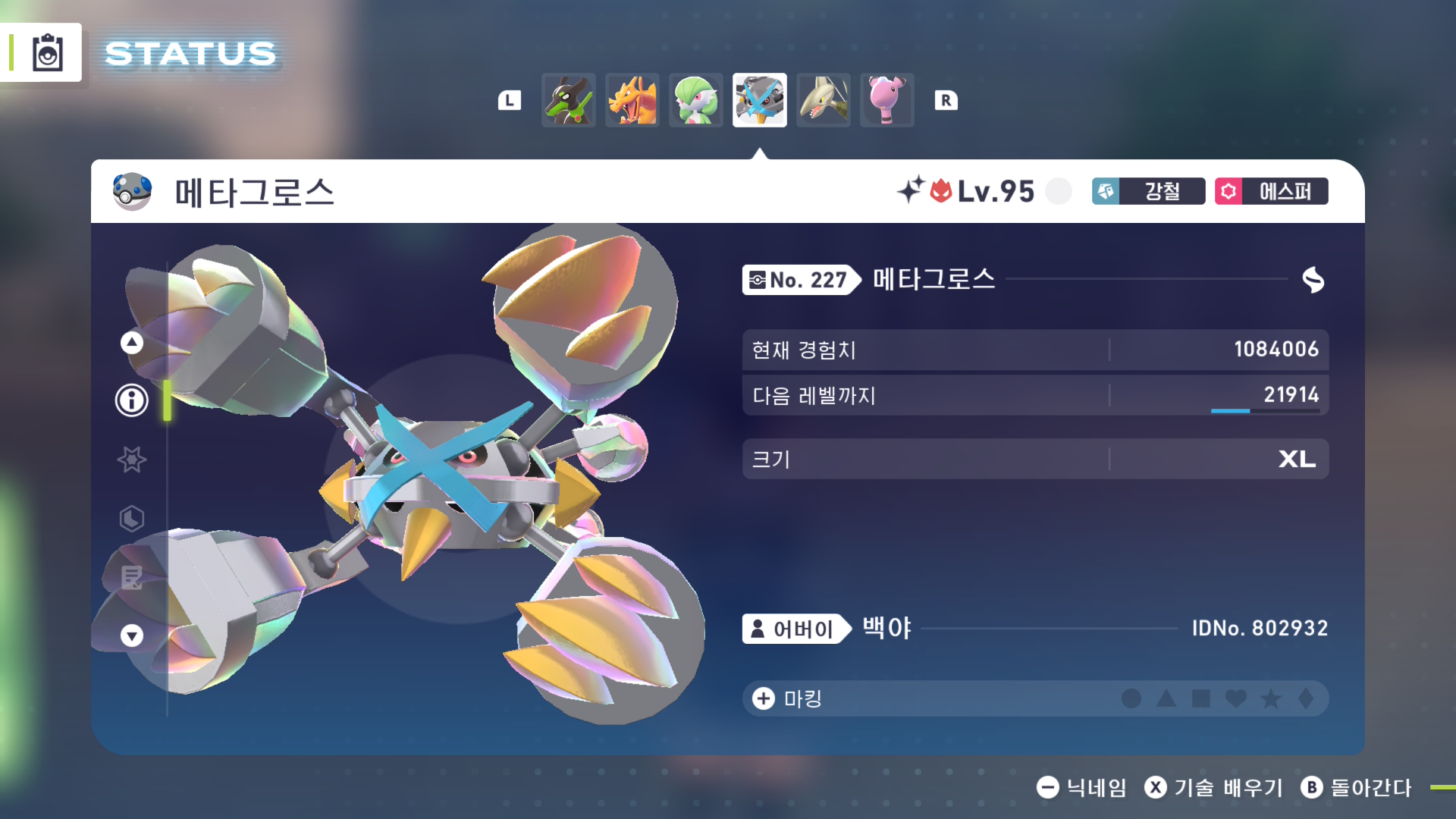The image size is (1456, 819).
Task: Click the 강철 Steel type badge
Action: click(1147, 192)
